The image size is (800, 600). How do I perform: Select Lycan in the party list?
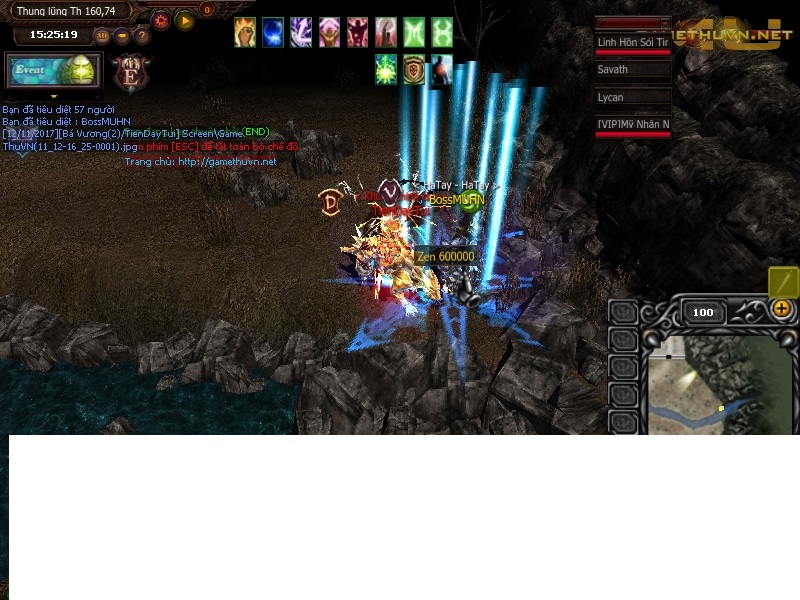pyautogui.click(x=633, y=97)
